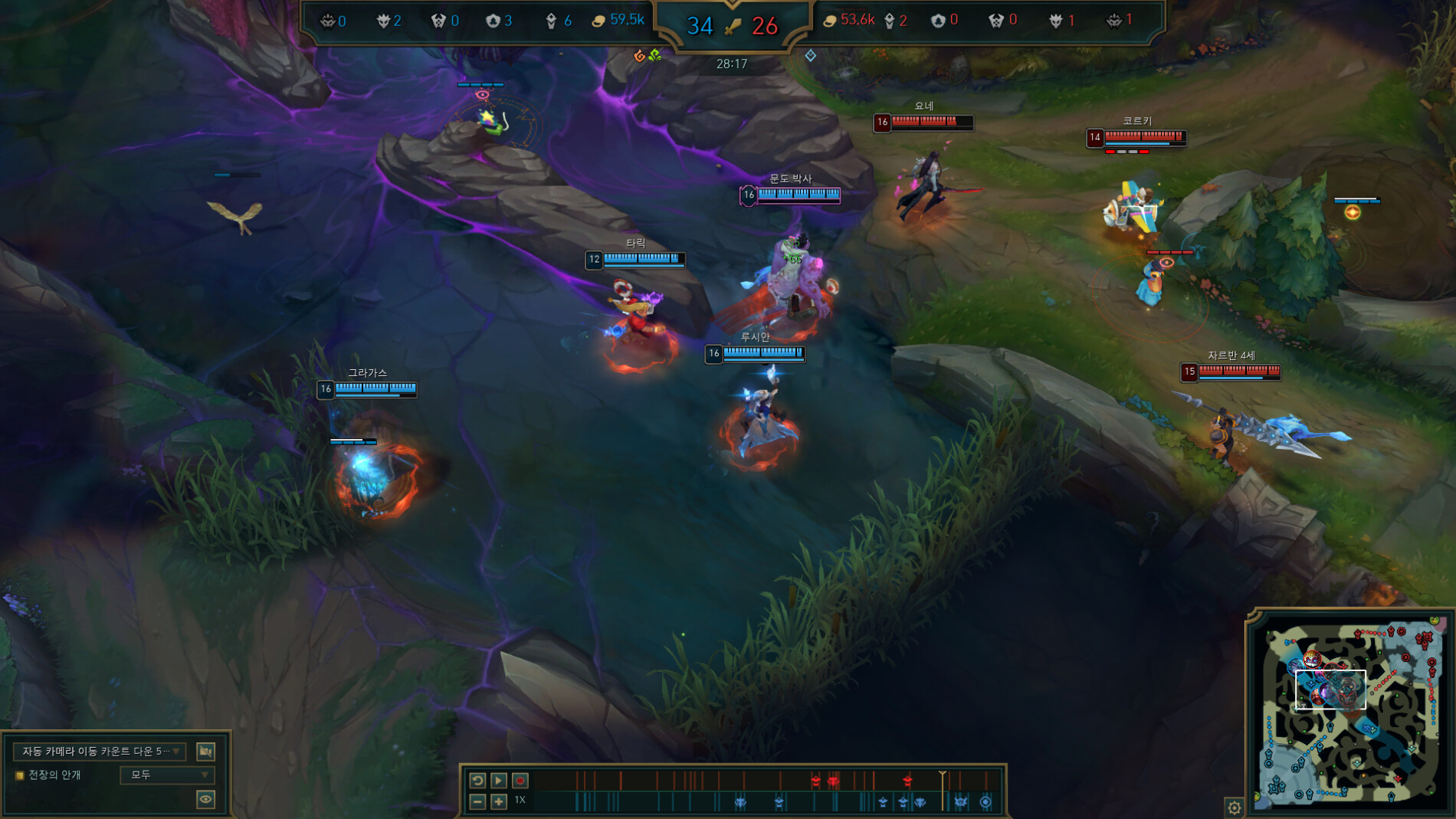
Task: Click the restart replay arrow icon
Action: pos(477,779)
